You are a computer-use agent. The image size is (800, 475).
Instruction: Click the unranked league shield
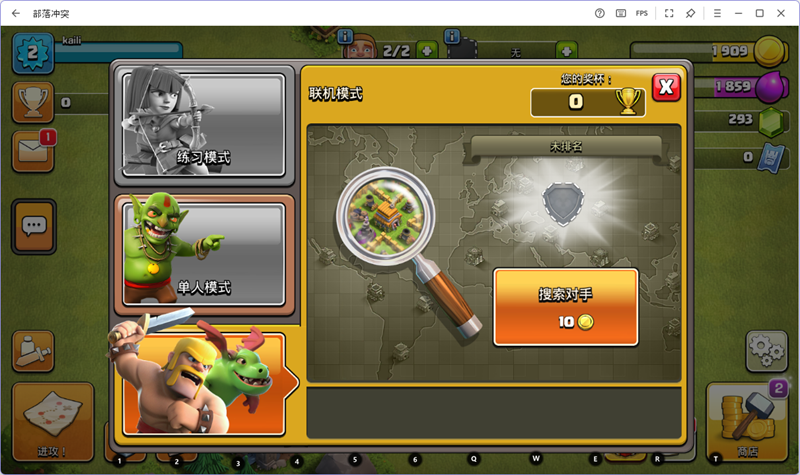point(559,201)
